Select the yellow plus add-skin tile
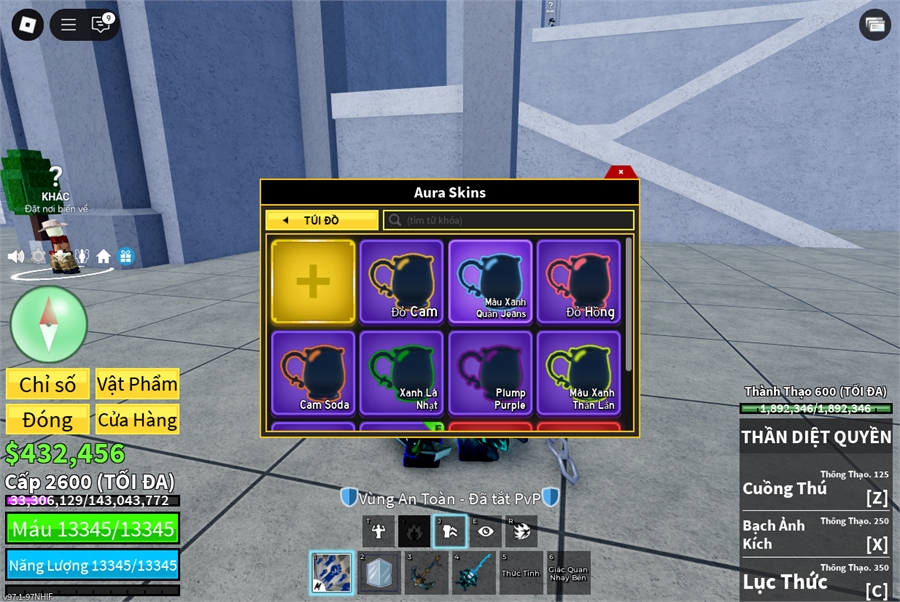This screenshot has width=900, height=602. (x=313, y=282)
